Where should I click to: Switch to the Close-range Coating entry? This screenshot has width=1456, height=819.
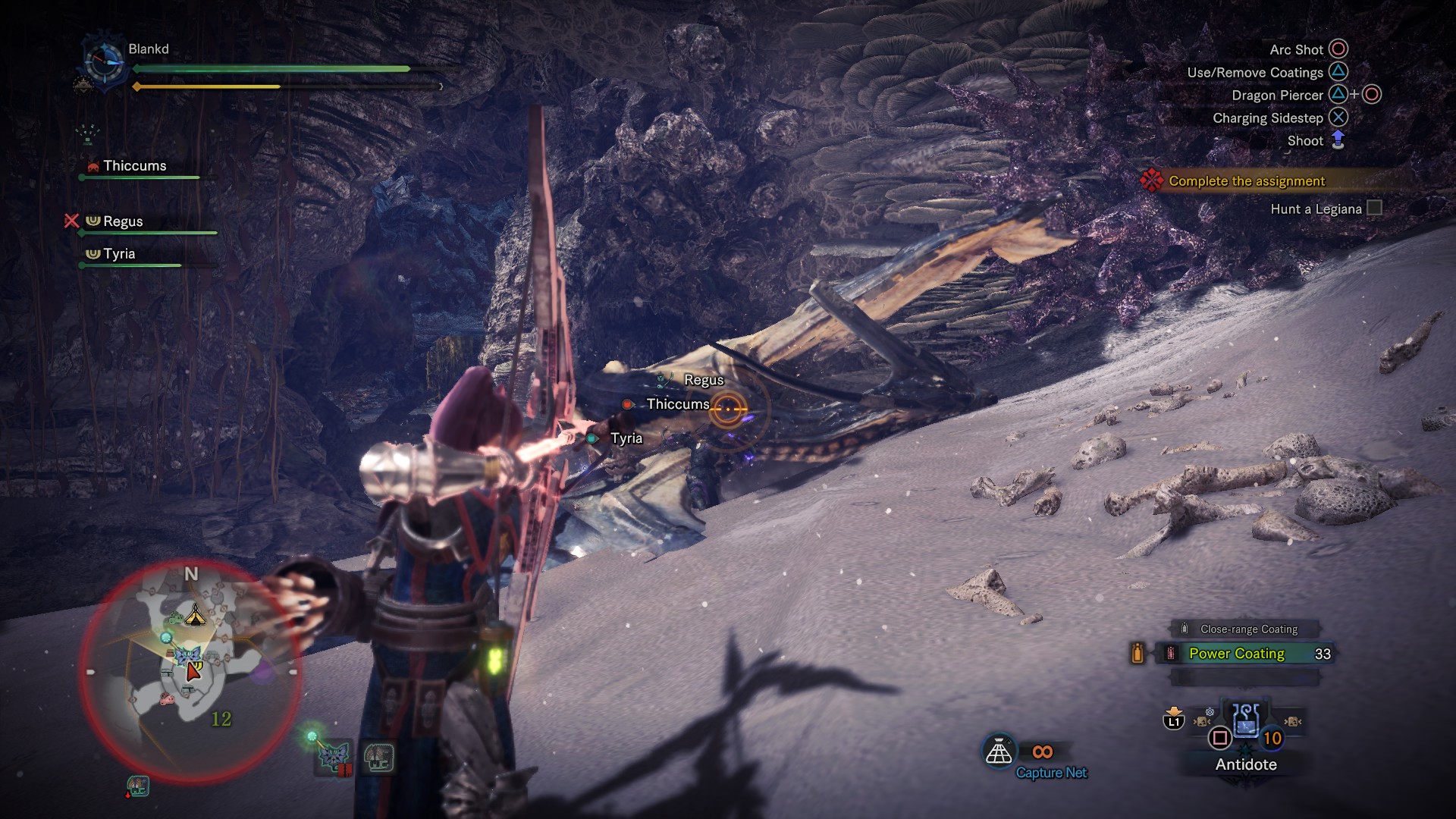[1248, 629]
